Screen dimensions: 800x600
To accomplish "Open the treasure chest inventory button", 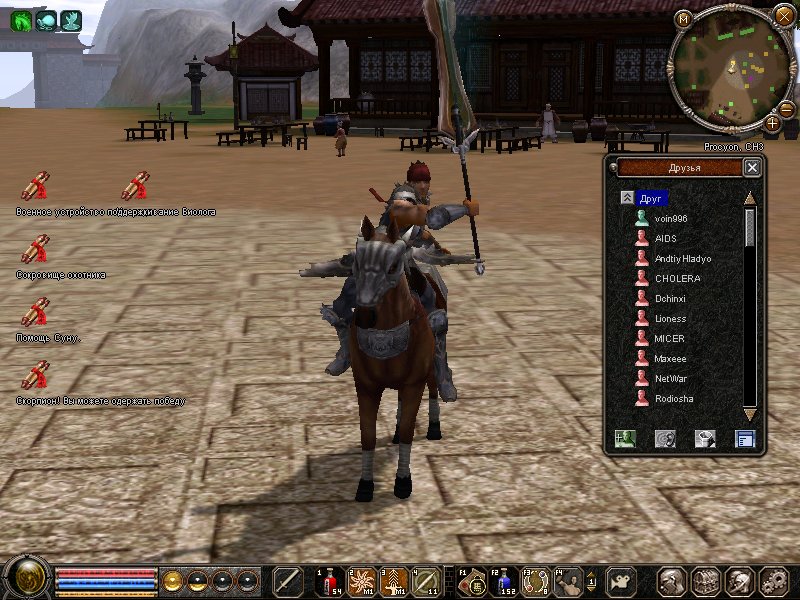I will [705, 581].
